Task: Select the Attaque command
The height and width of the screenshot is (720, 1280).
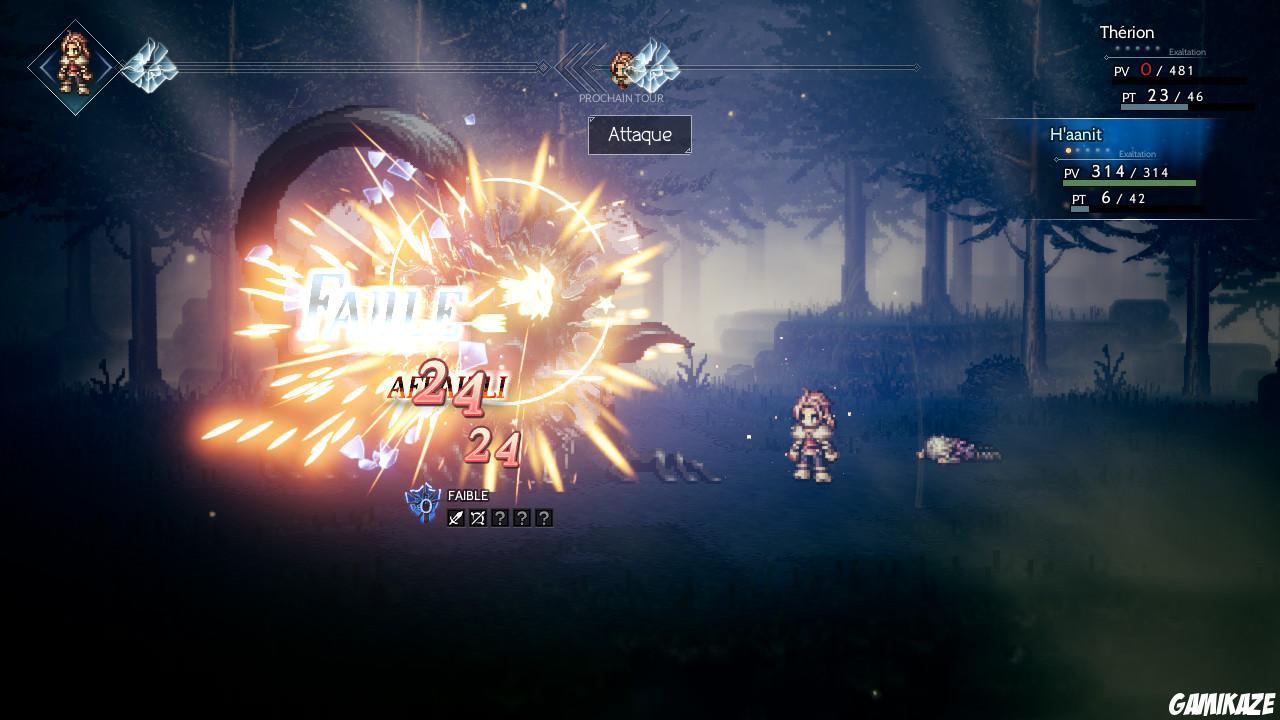Action: pos(639,135)
